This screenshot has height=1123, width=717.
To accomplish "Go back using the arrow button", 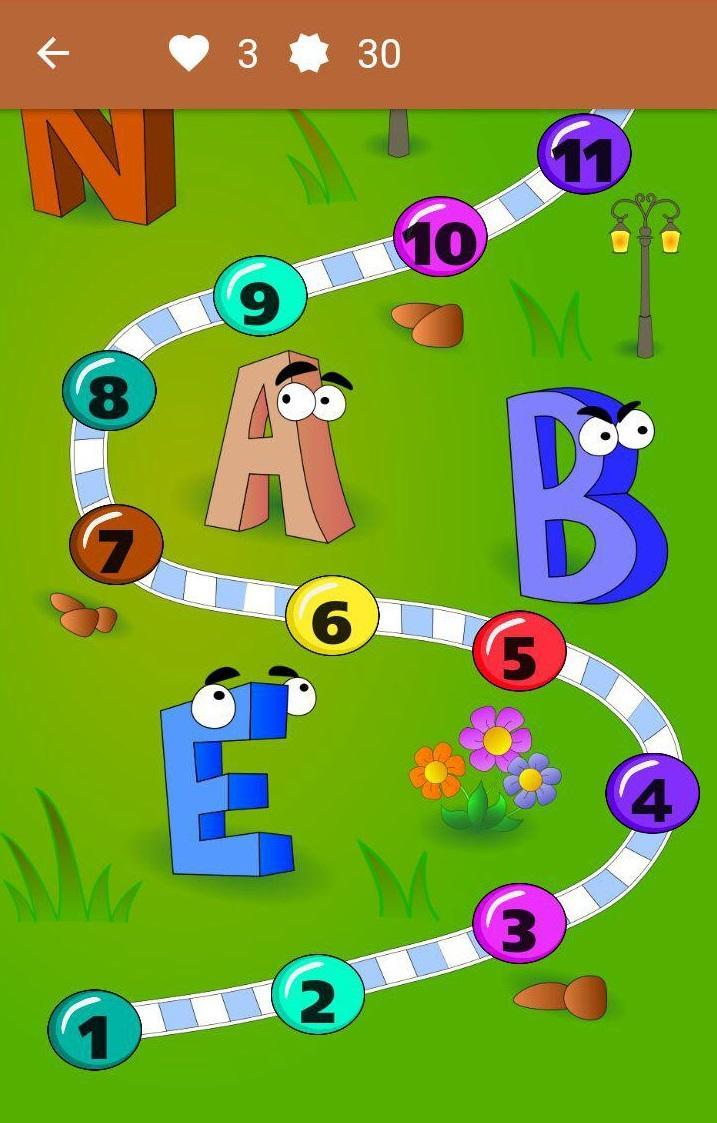I will point(52,54).
